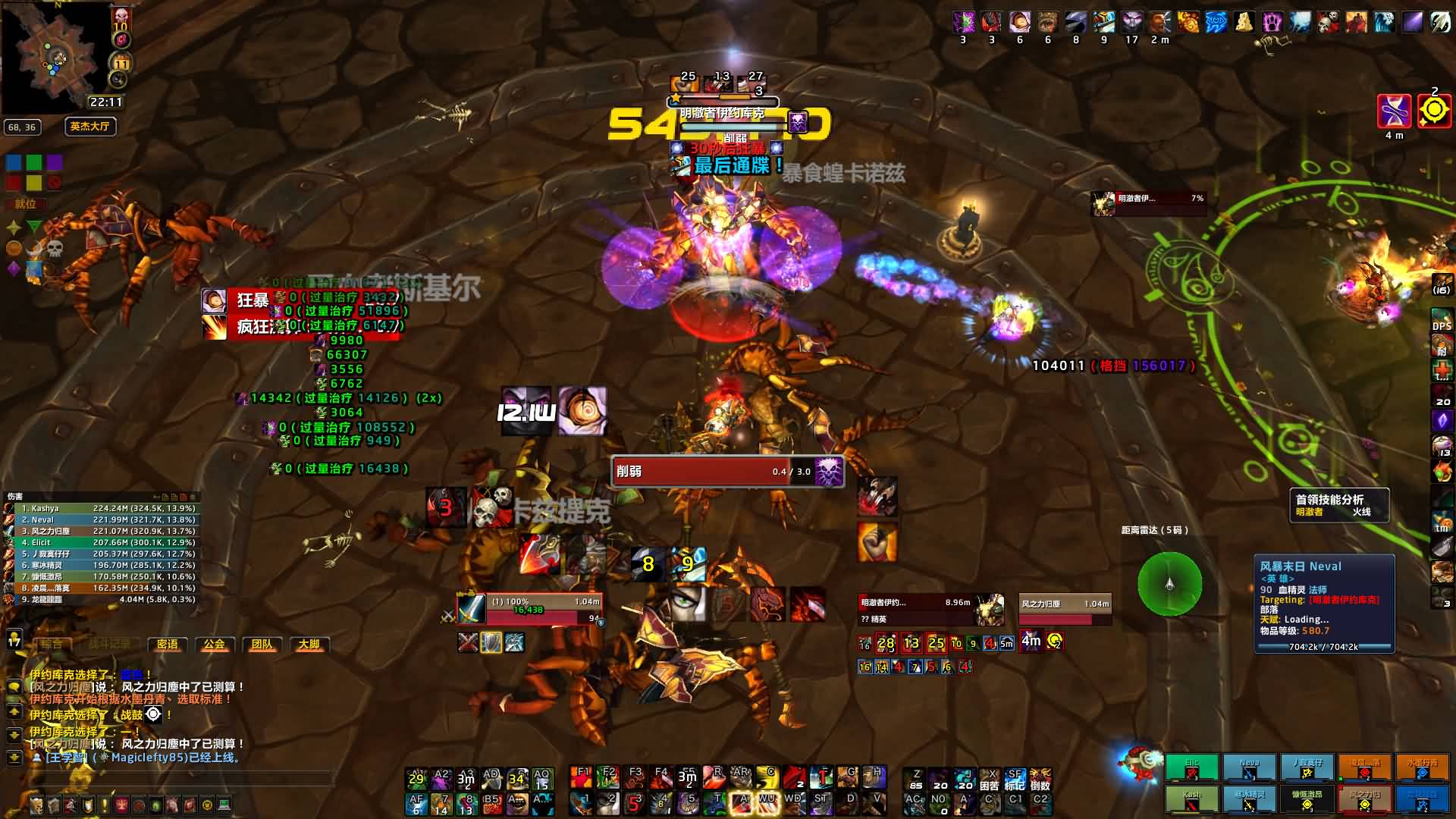This screenshot has width=1456, height=819.
Task: Click the 就位 ready check button
Action: (x=25, y=204)
